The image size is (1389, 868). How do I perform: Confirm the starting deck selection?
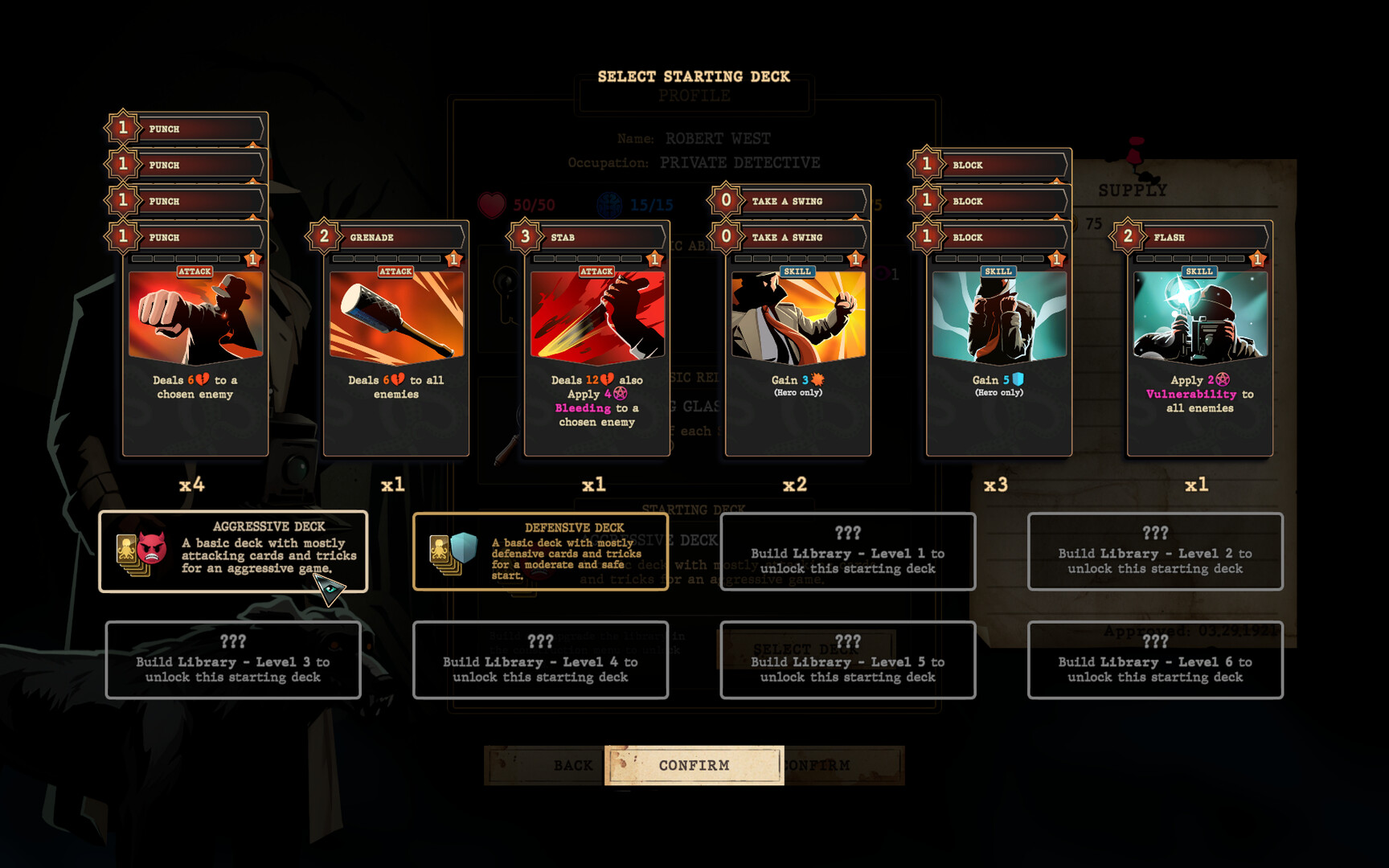tap(694, 765)
